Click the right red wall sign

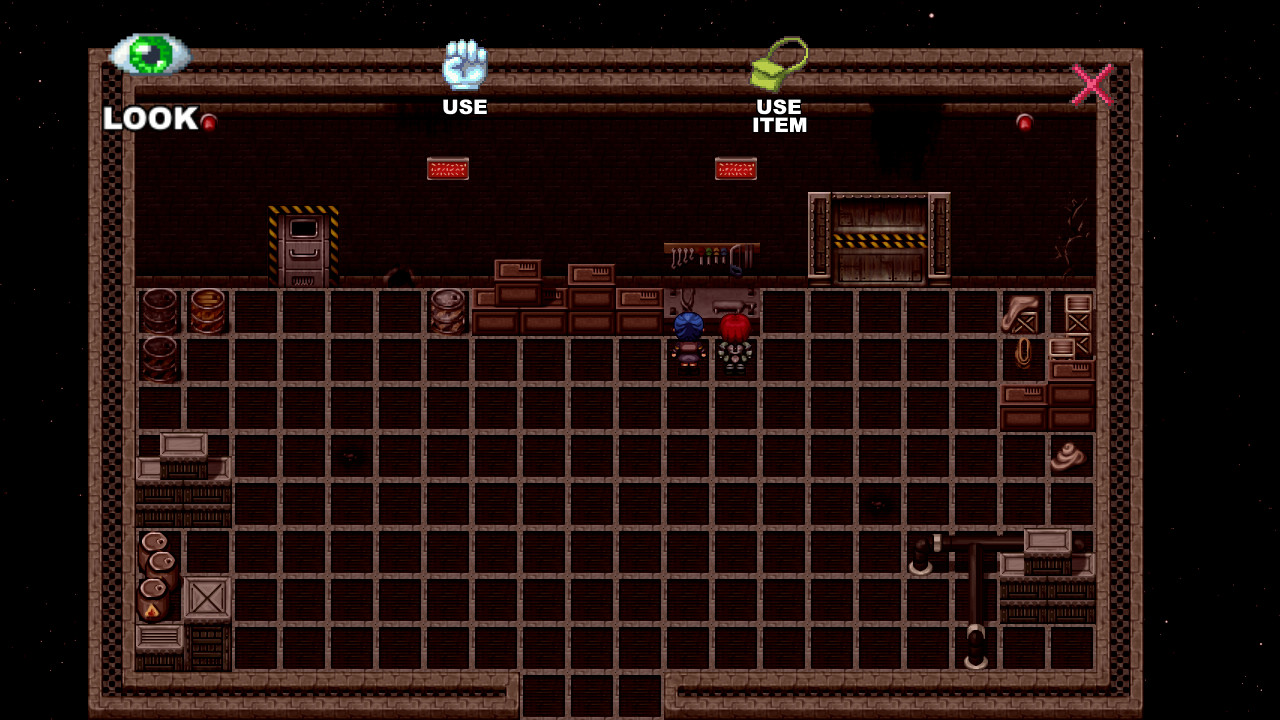735,168
